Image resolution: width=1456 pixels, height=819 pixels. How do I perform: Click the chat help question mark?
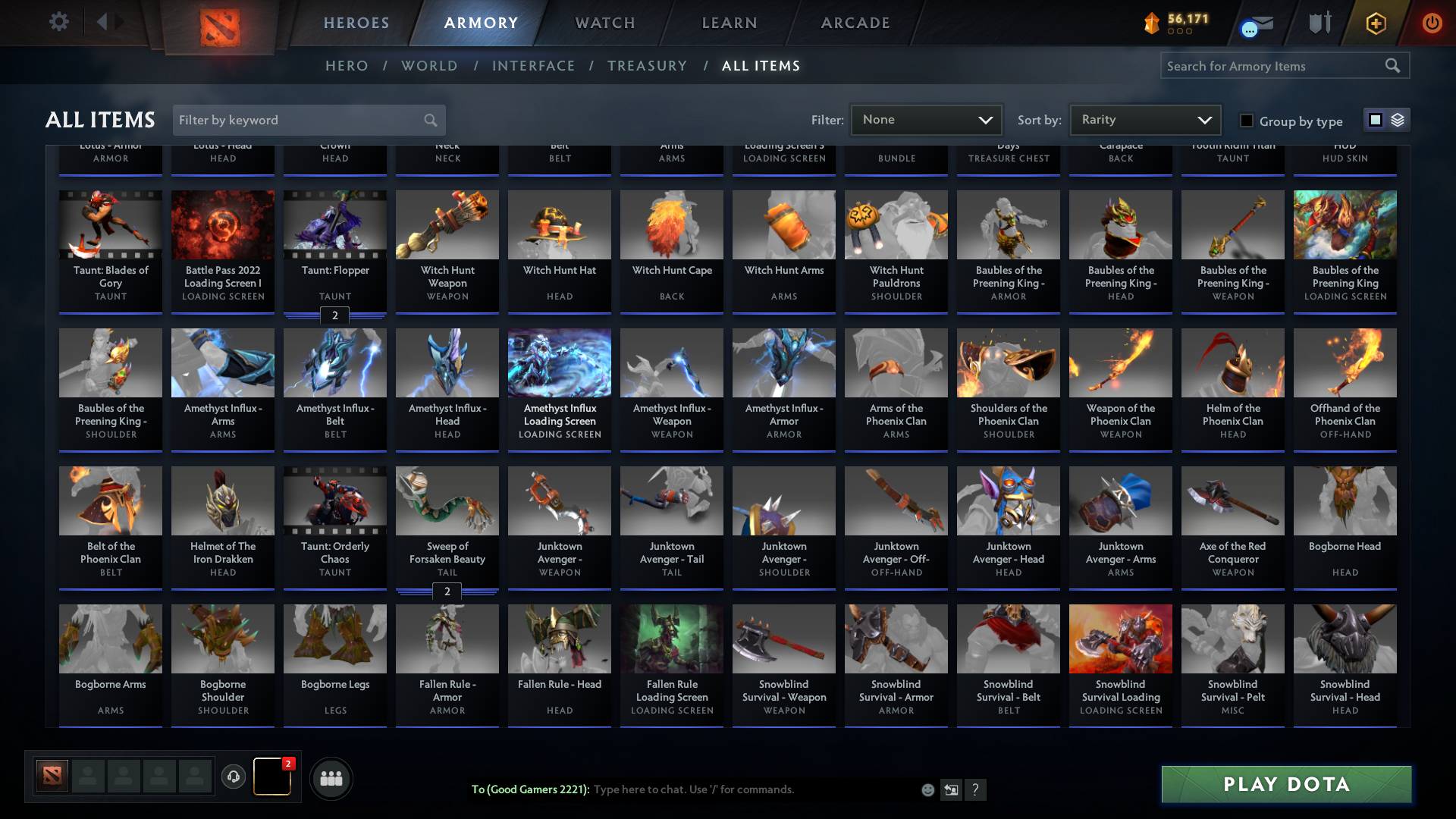(976, 789)
